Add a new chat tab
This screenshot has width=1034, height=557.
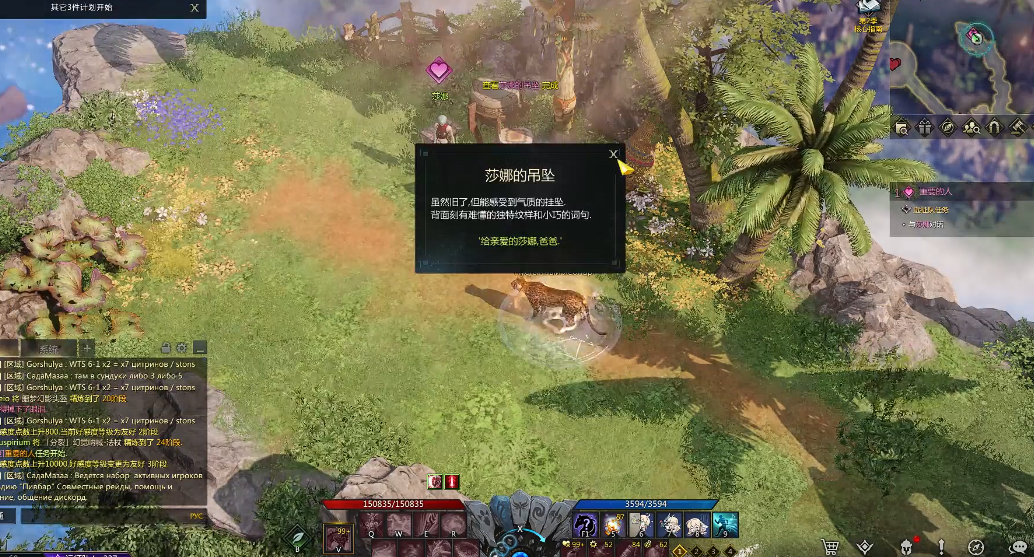[x=88, y=348]
